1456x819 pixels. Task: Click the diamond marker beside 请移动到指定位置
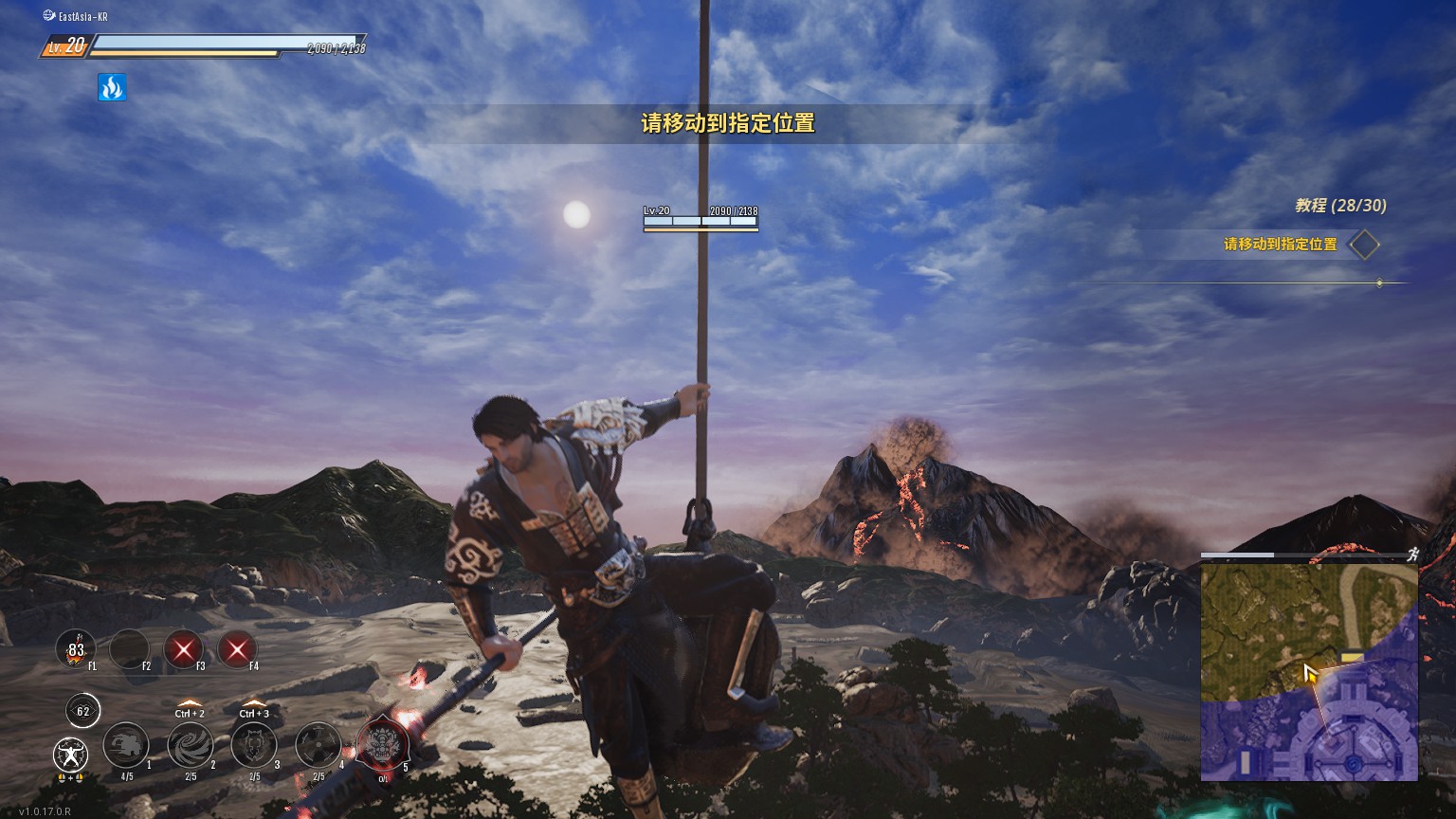1364,245
